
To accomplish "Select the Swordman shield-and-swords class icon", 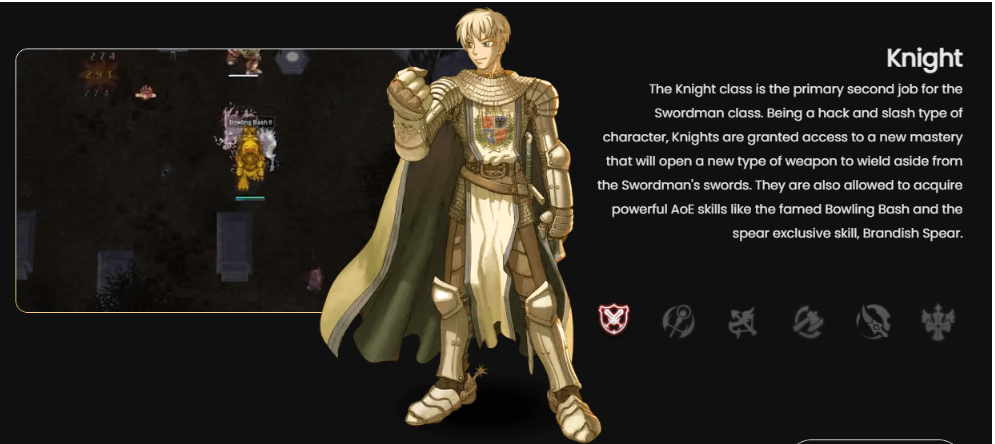I will click(613, 320).
